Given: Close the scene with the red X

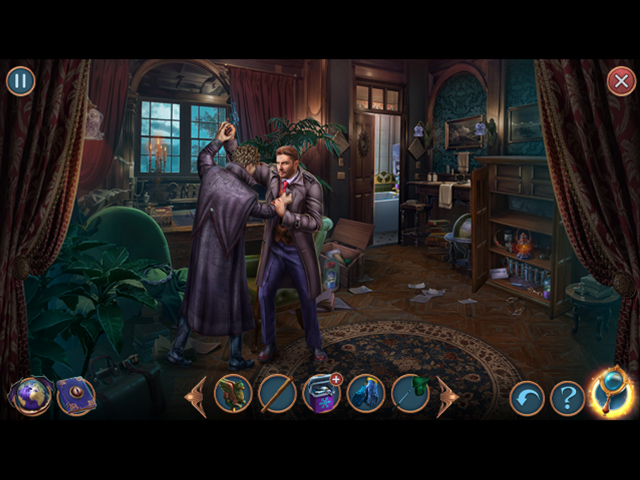Looking at the screenshot, I should point(621,81).
